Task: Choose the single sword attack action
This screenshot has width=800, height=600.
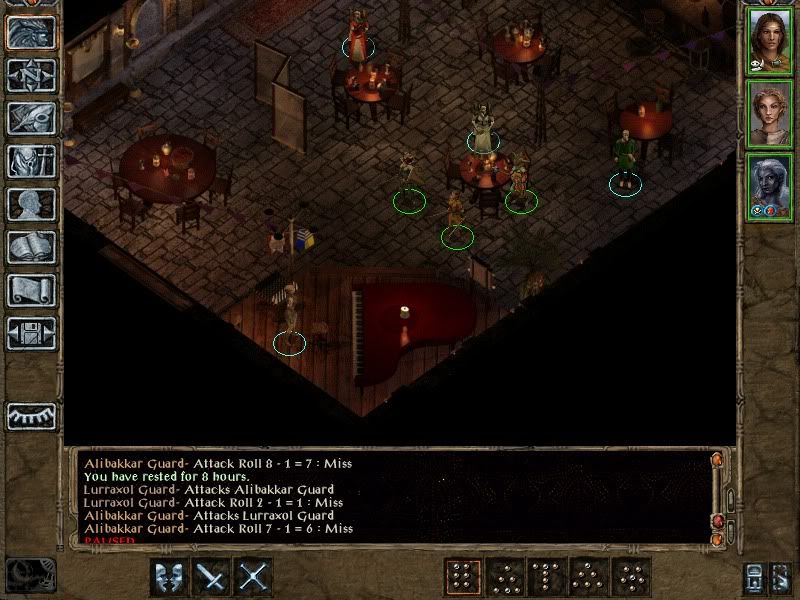Action: [x=212, y=577]
